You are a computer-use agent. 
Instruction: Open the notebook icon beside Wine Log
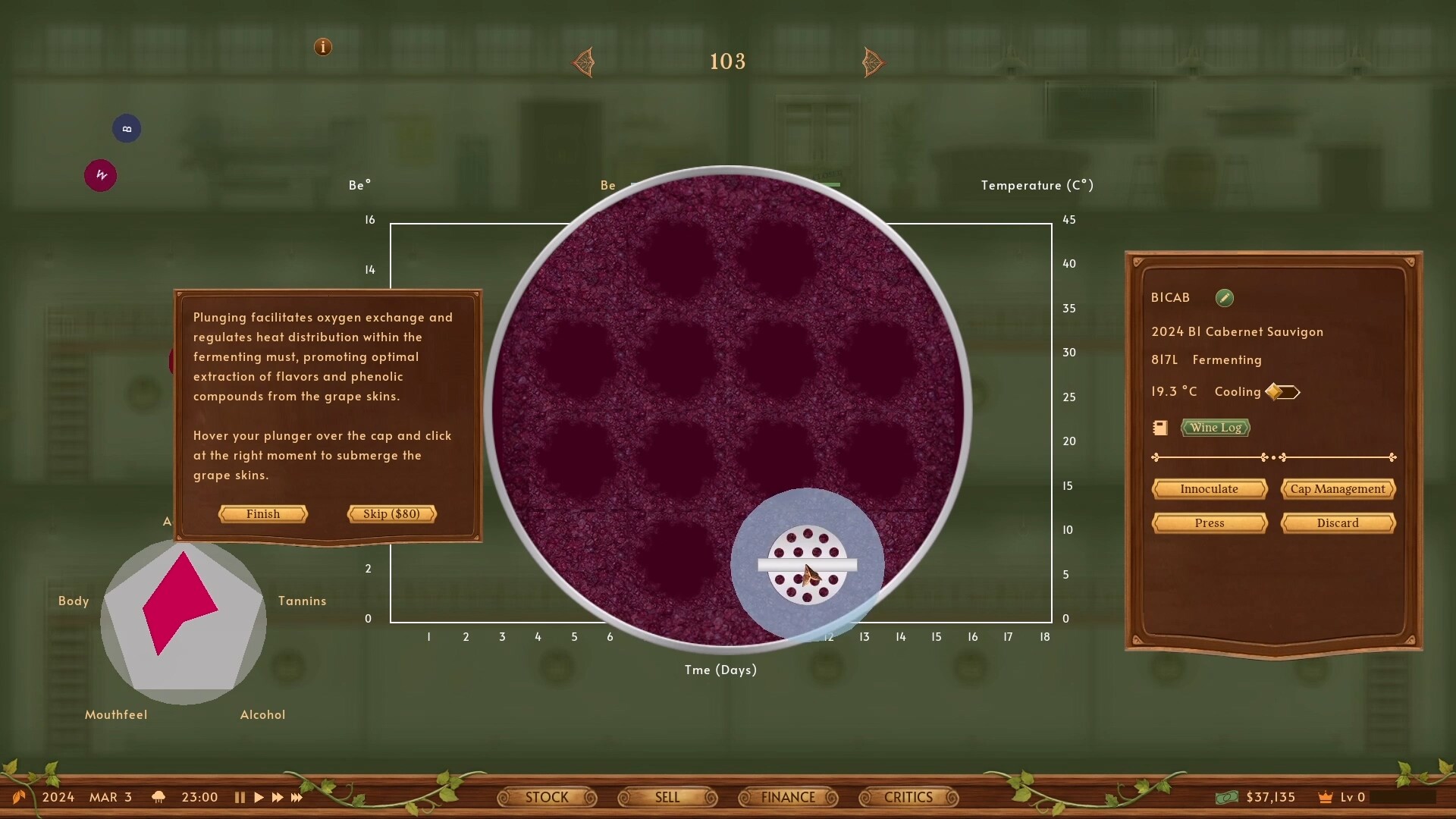(x=1159, y=428)
